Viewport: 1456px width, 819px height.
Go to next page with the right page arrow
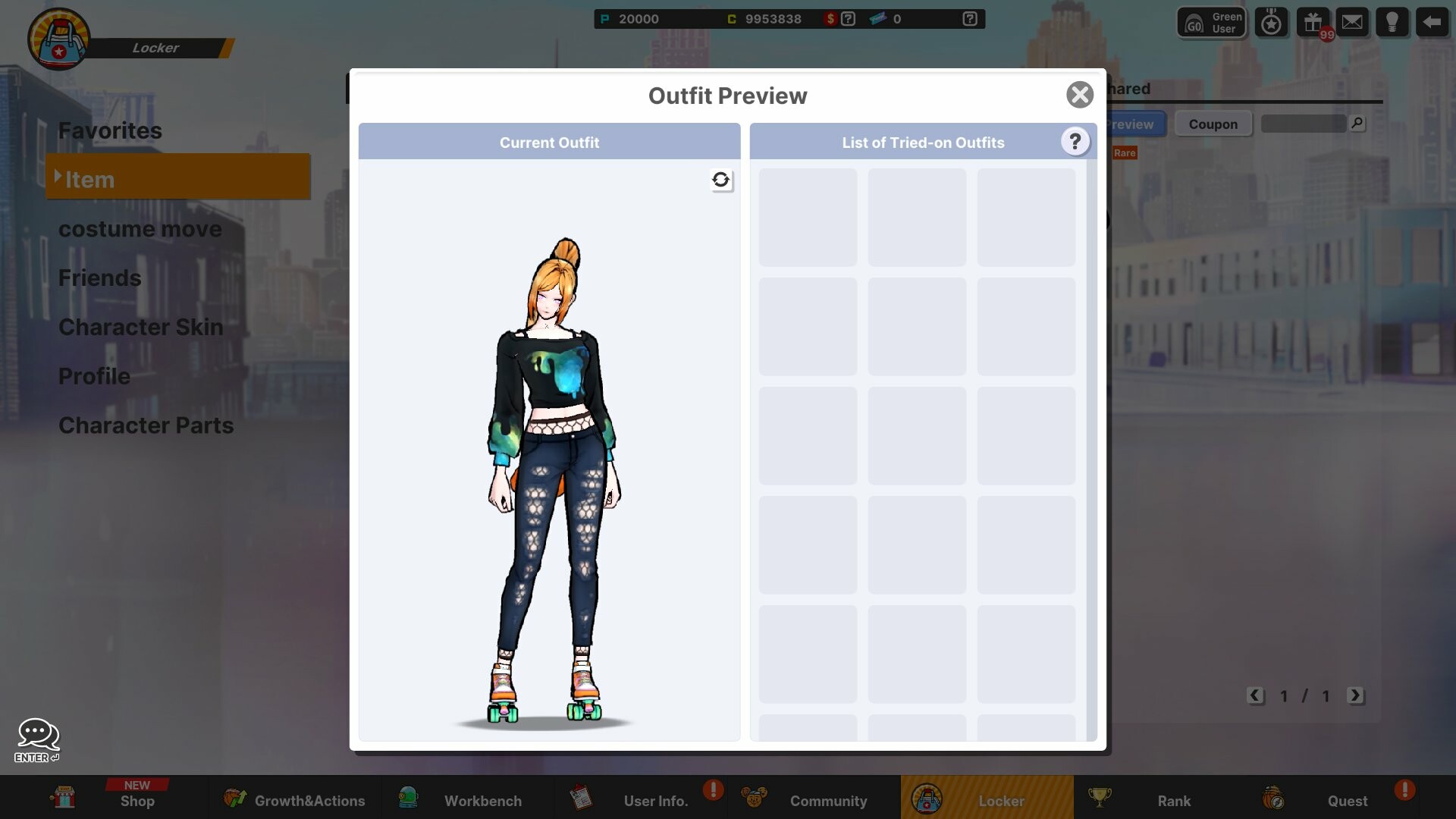point(1357,695)
